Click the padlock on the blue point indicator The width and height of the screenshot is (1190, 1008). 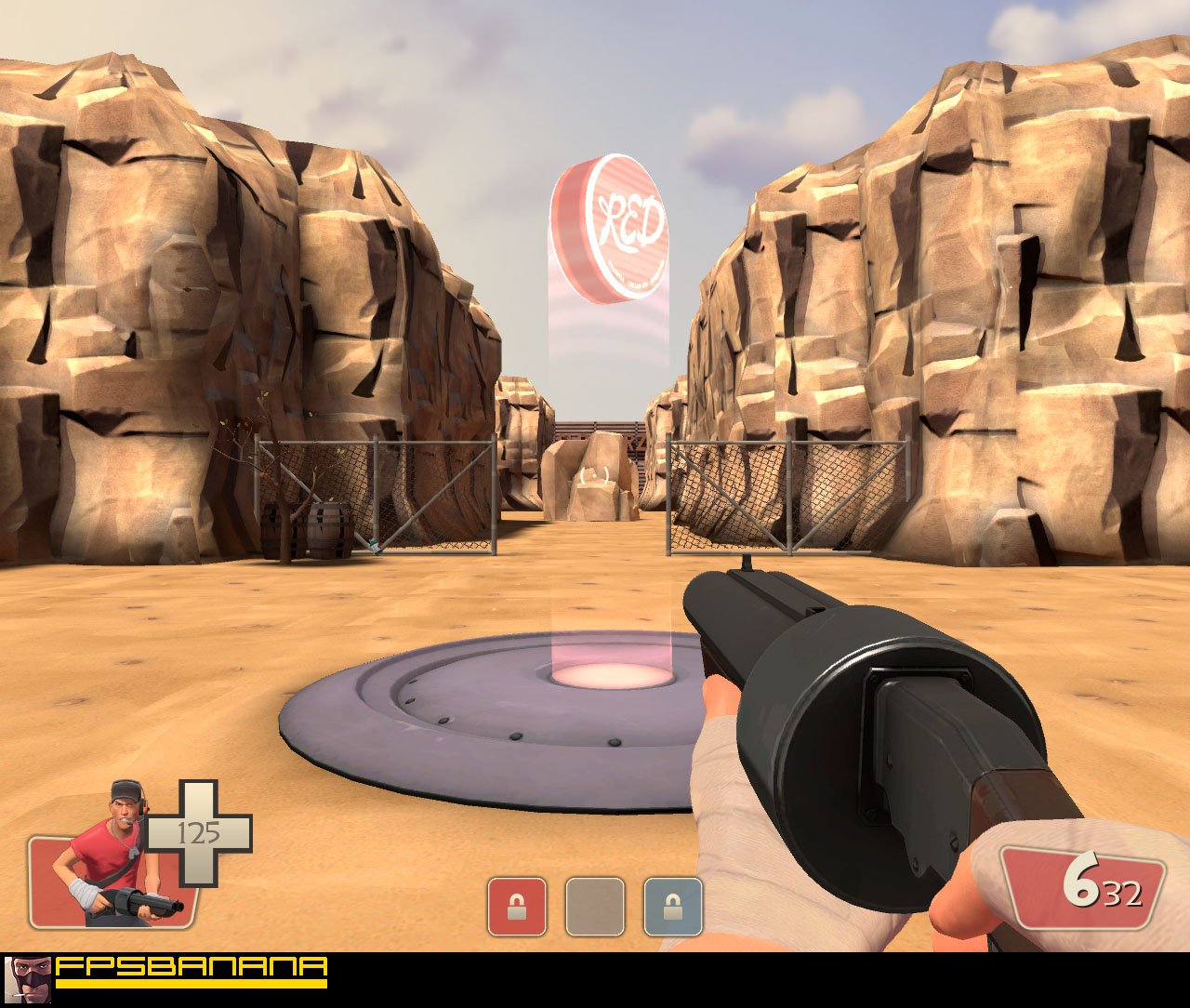672,906
